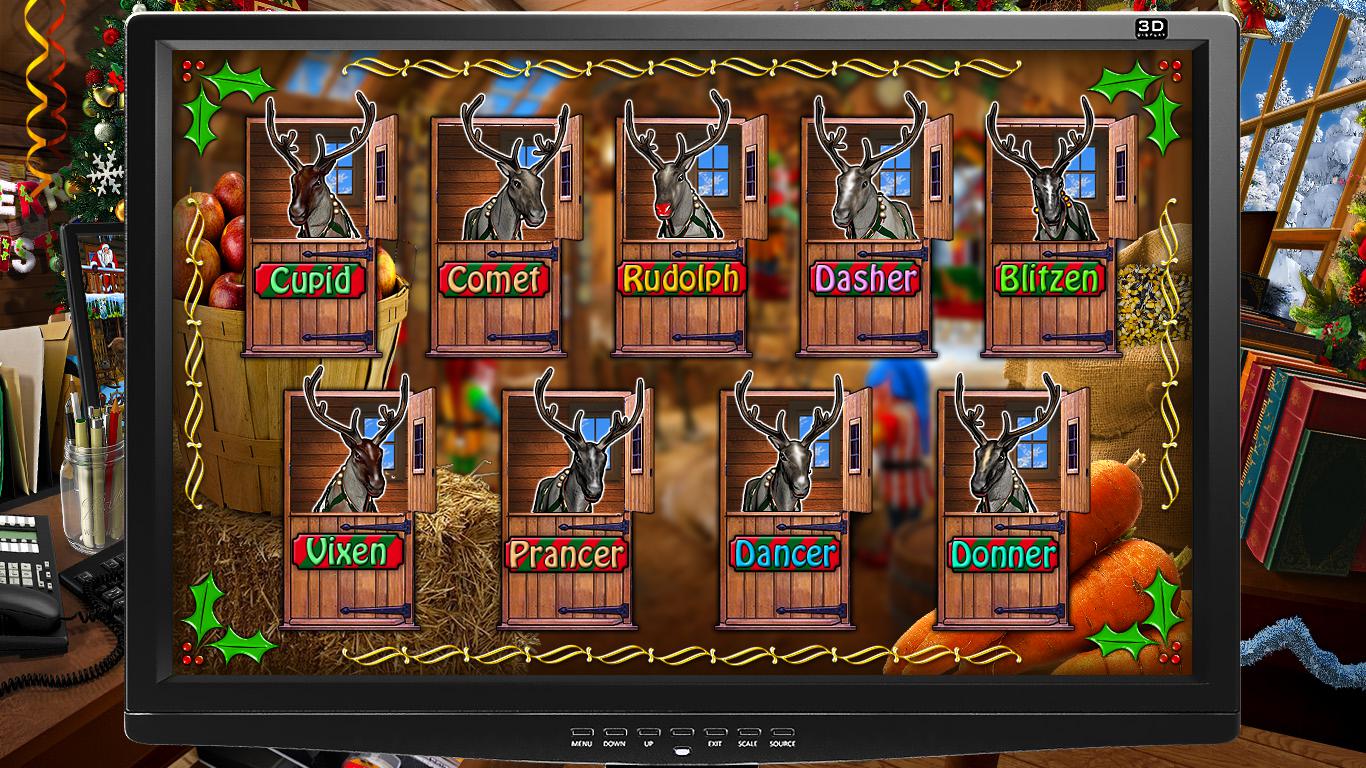Screen dimensions: 1366x768
Task: Click the monitor's EXIT button
Action: tap(715, 733)
